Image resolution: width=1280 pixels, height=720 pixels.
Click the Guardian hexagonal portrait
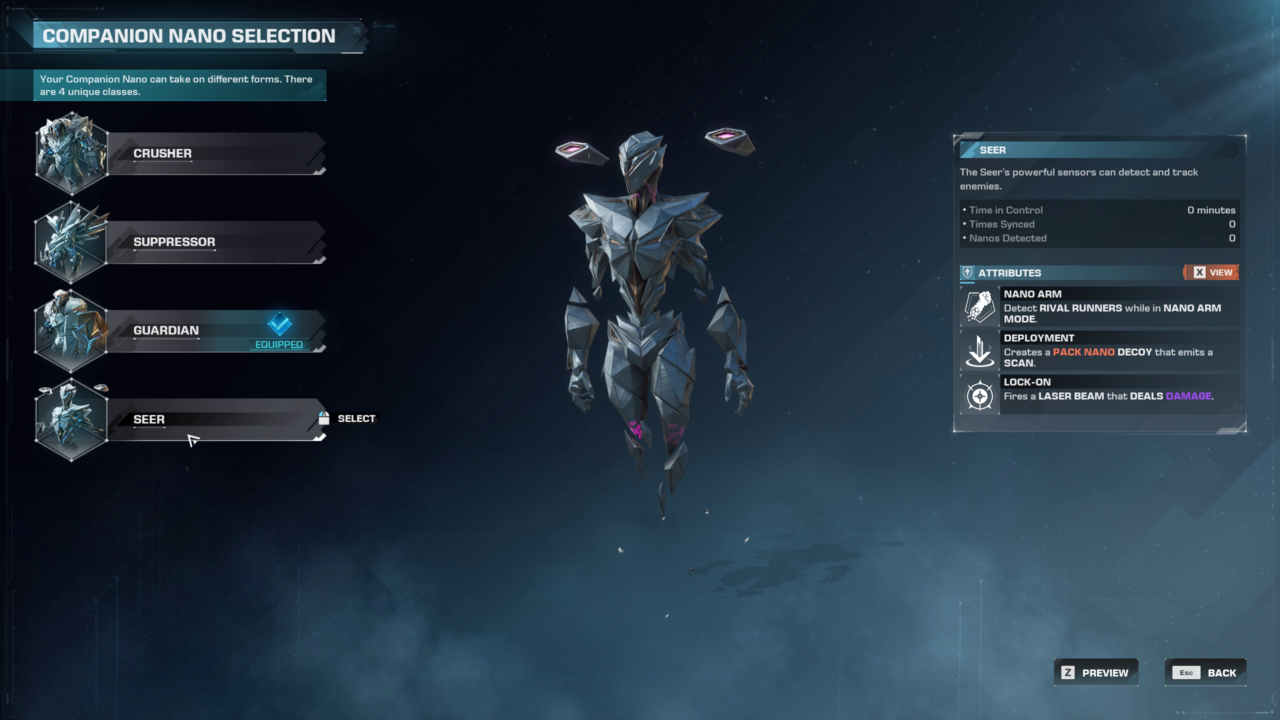(71, 330)
